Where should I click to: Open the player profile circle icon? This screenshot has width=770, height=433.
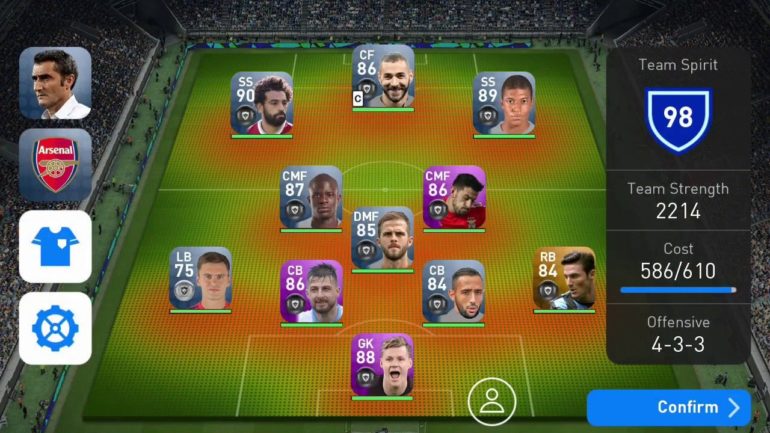click(x=491, y=401)
